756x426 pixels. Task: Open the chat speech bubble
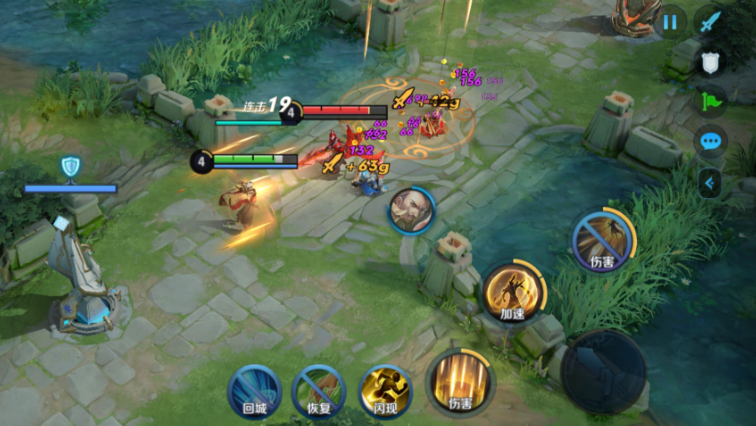(x=711, y=141)
